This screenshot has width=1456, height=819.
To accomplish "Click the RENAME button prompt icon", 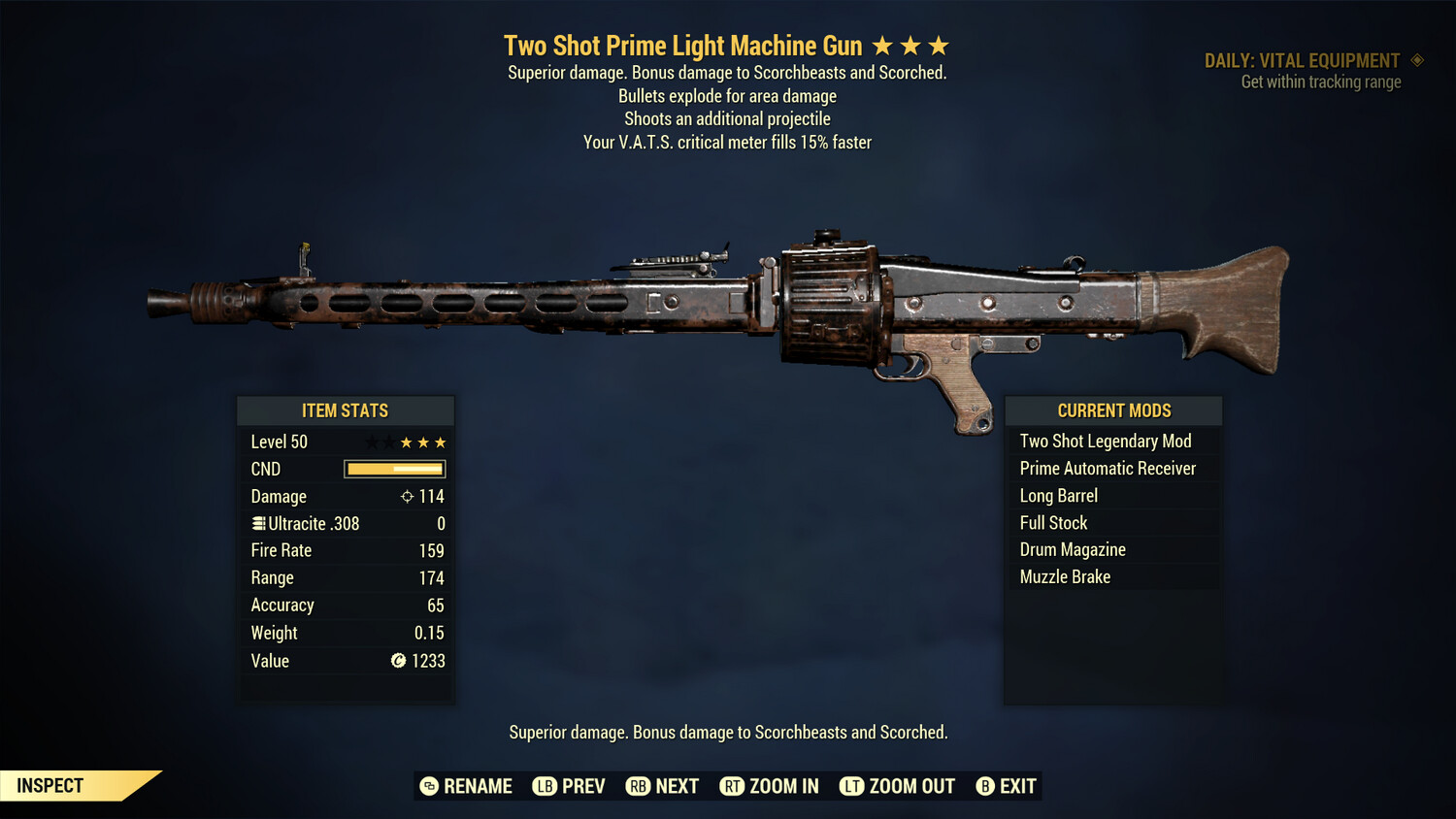I will pos(428,786).
